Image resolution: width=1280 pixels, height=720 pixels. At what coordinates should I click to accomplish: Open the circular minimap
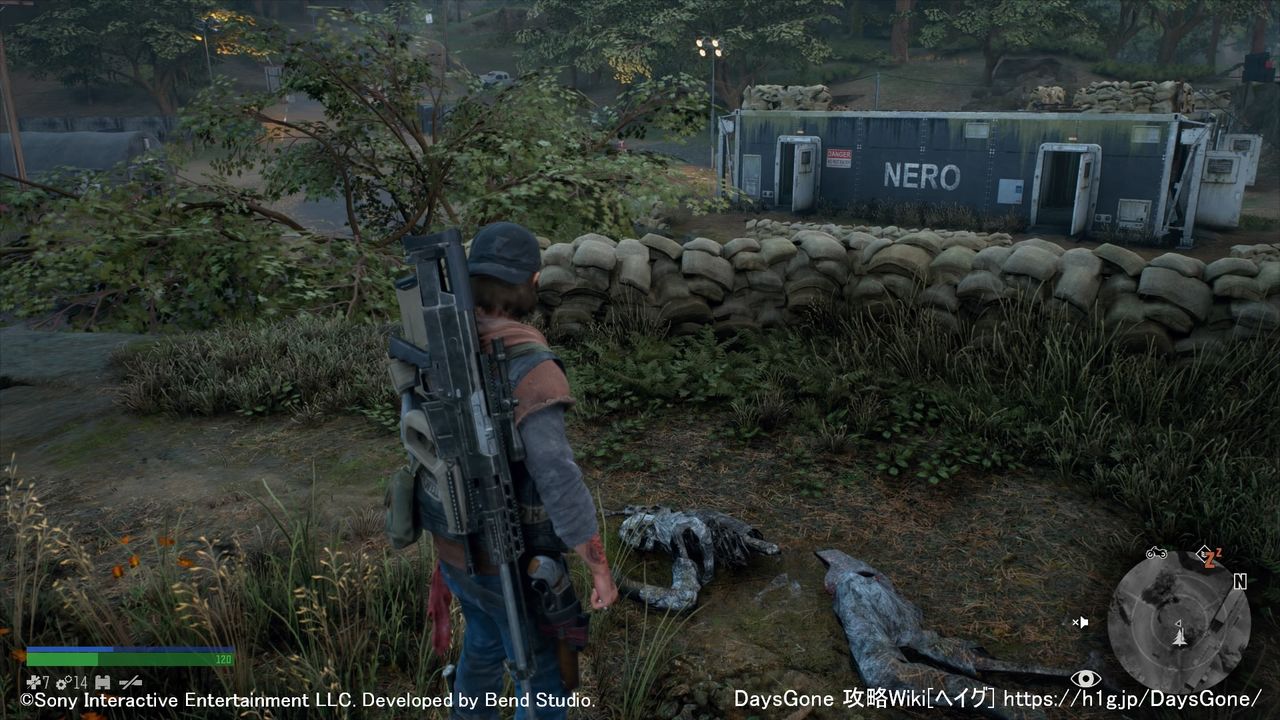(x=1178, y=622)
